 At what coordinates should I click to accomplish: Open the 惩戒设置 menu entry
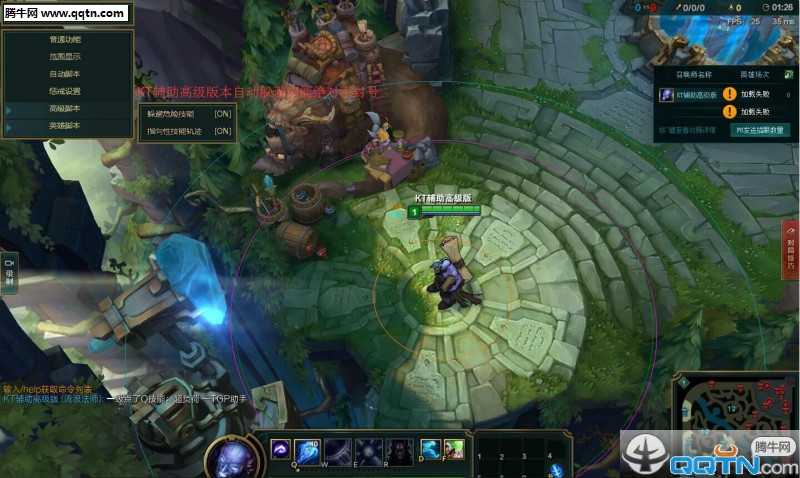(x=66, y=91)
